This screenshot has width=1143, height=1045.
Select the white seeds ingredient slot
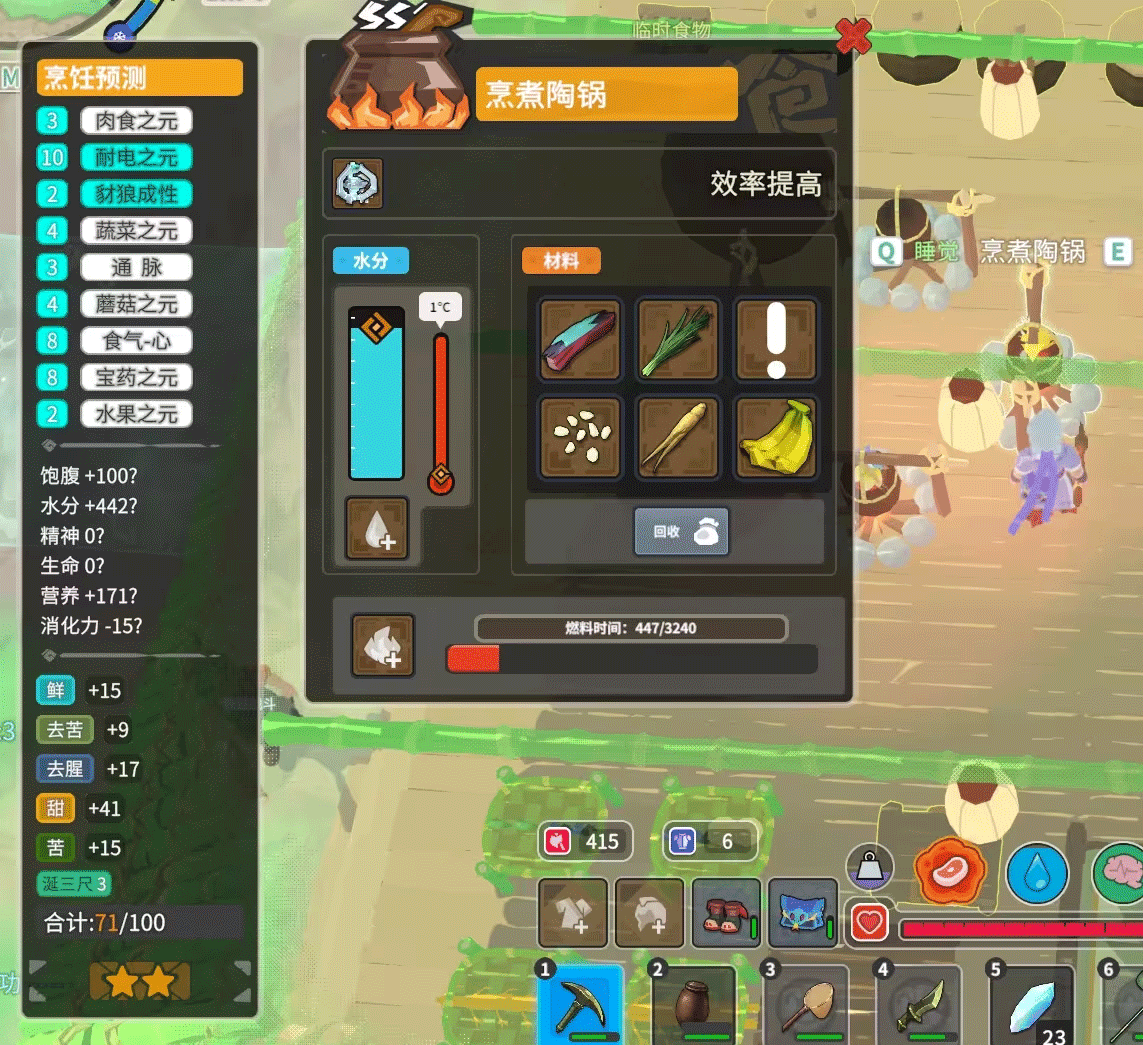coord(581,437)
